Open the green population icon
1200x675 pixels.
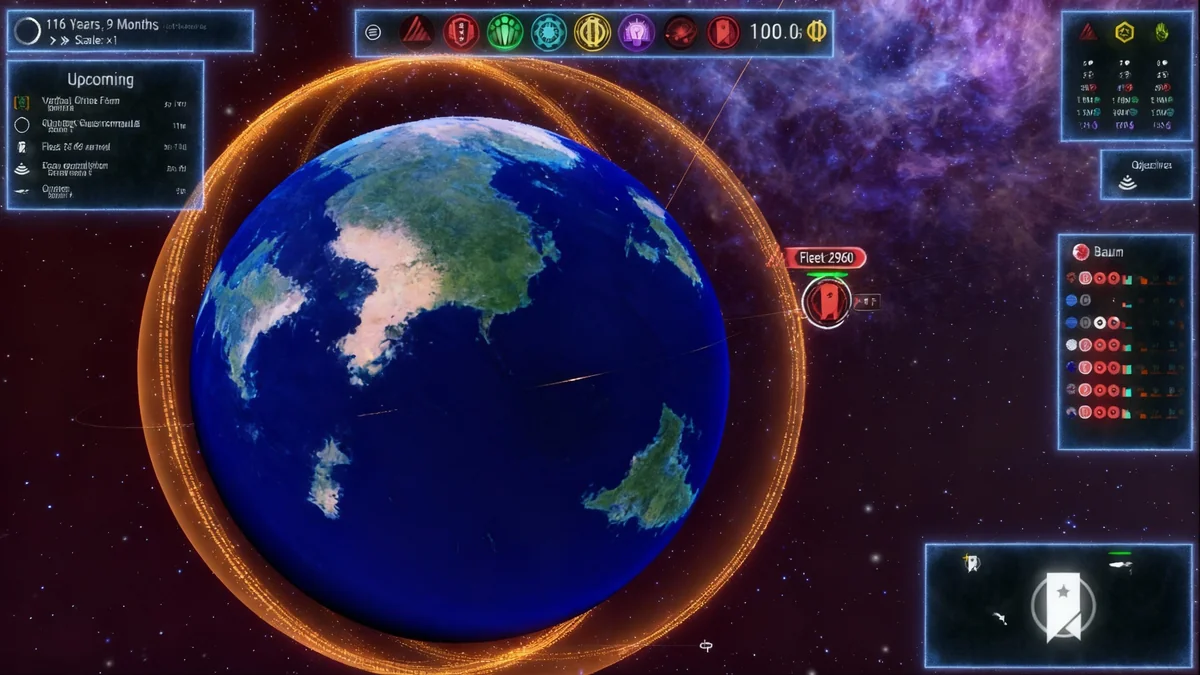[505, 32]
